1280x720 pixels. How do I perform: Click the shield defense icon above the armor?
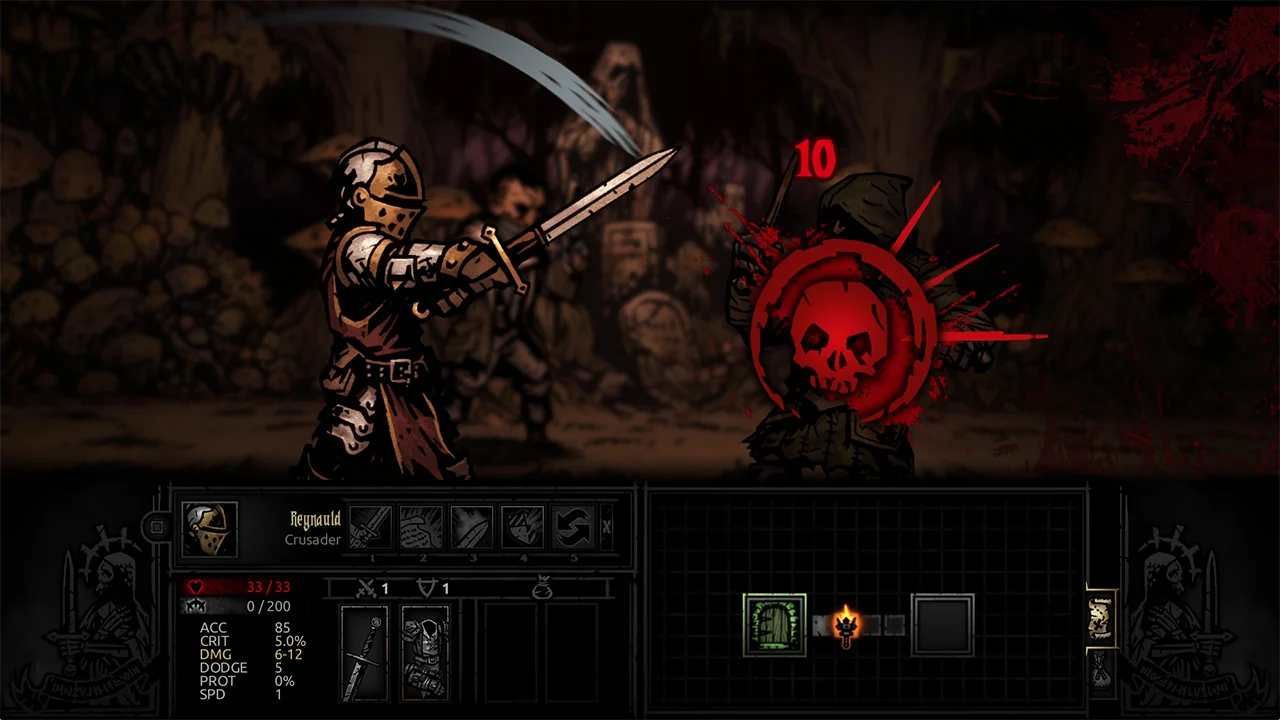pos(427,588)
